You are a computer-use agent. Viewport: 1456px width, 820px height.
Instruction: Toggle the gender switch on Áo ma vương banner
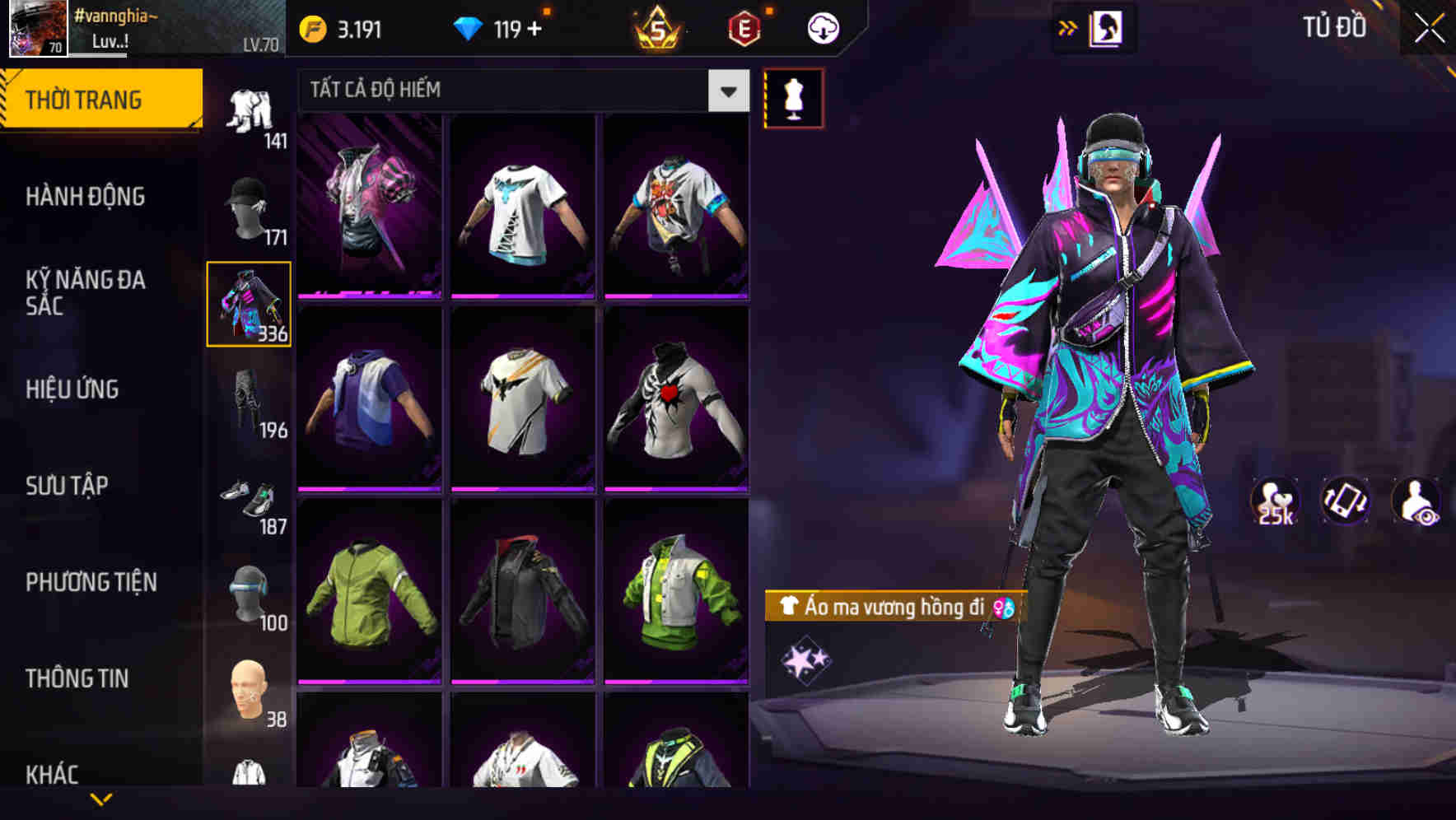(x=1005, y=608)
